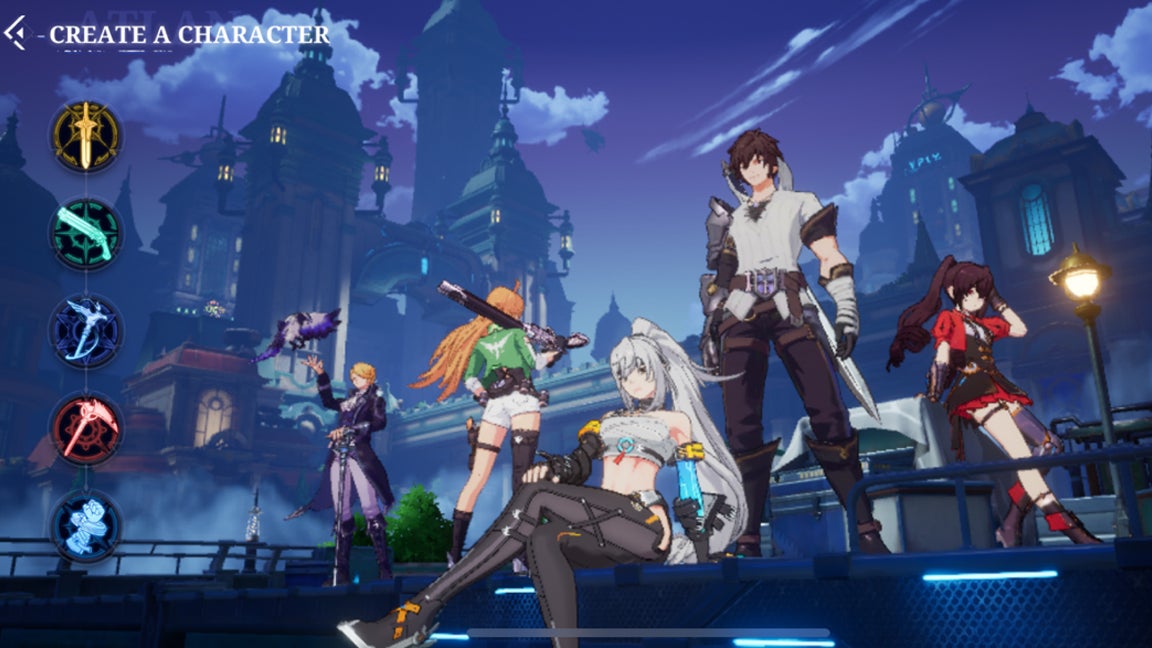The width and height of the screenshot is (1152, 648).
Task: Go back from Create a Character
Action: click(x=15, y=33)
